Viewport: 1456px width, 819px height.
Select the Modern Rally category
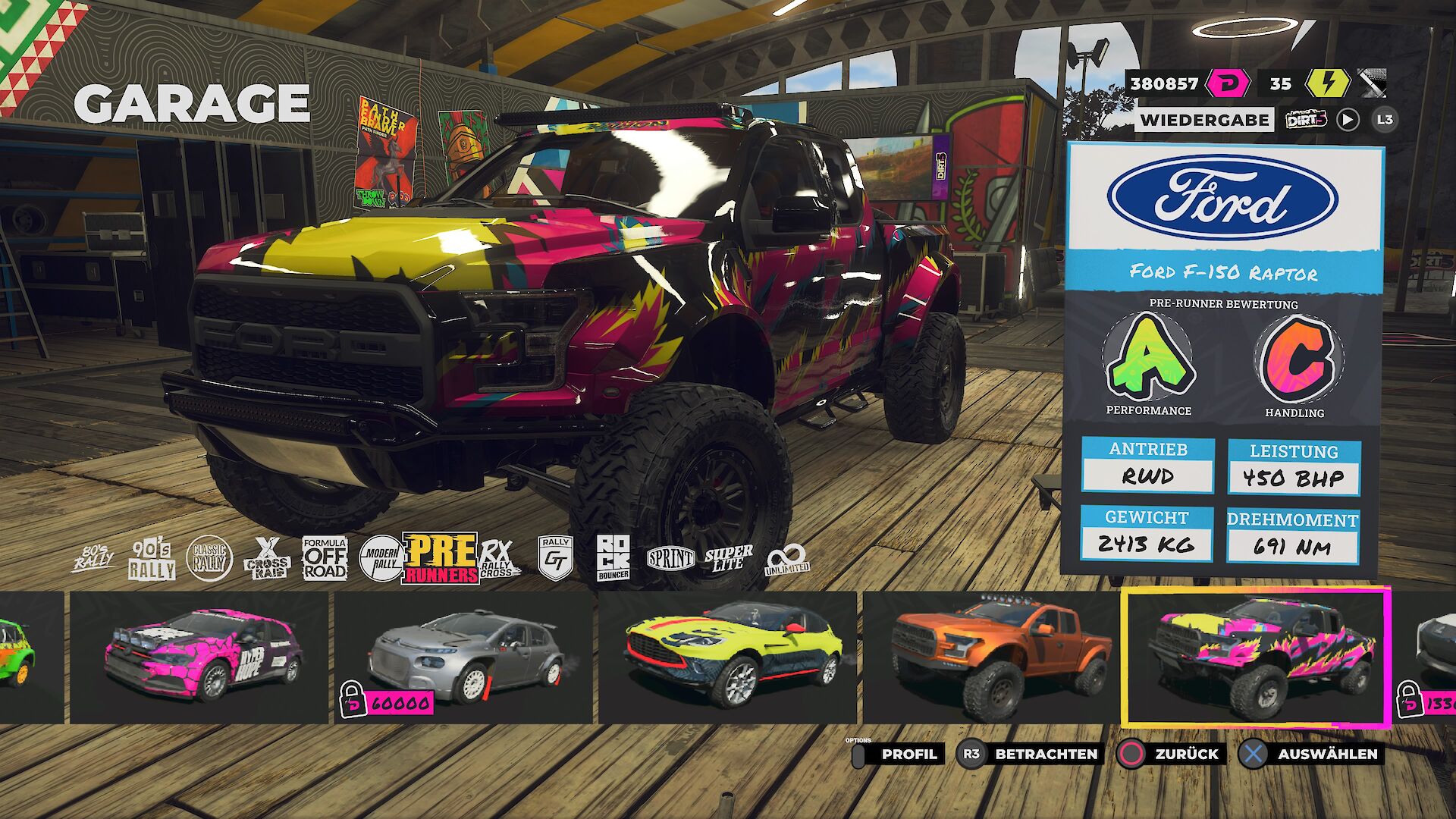(x=380, y=559)
